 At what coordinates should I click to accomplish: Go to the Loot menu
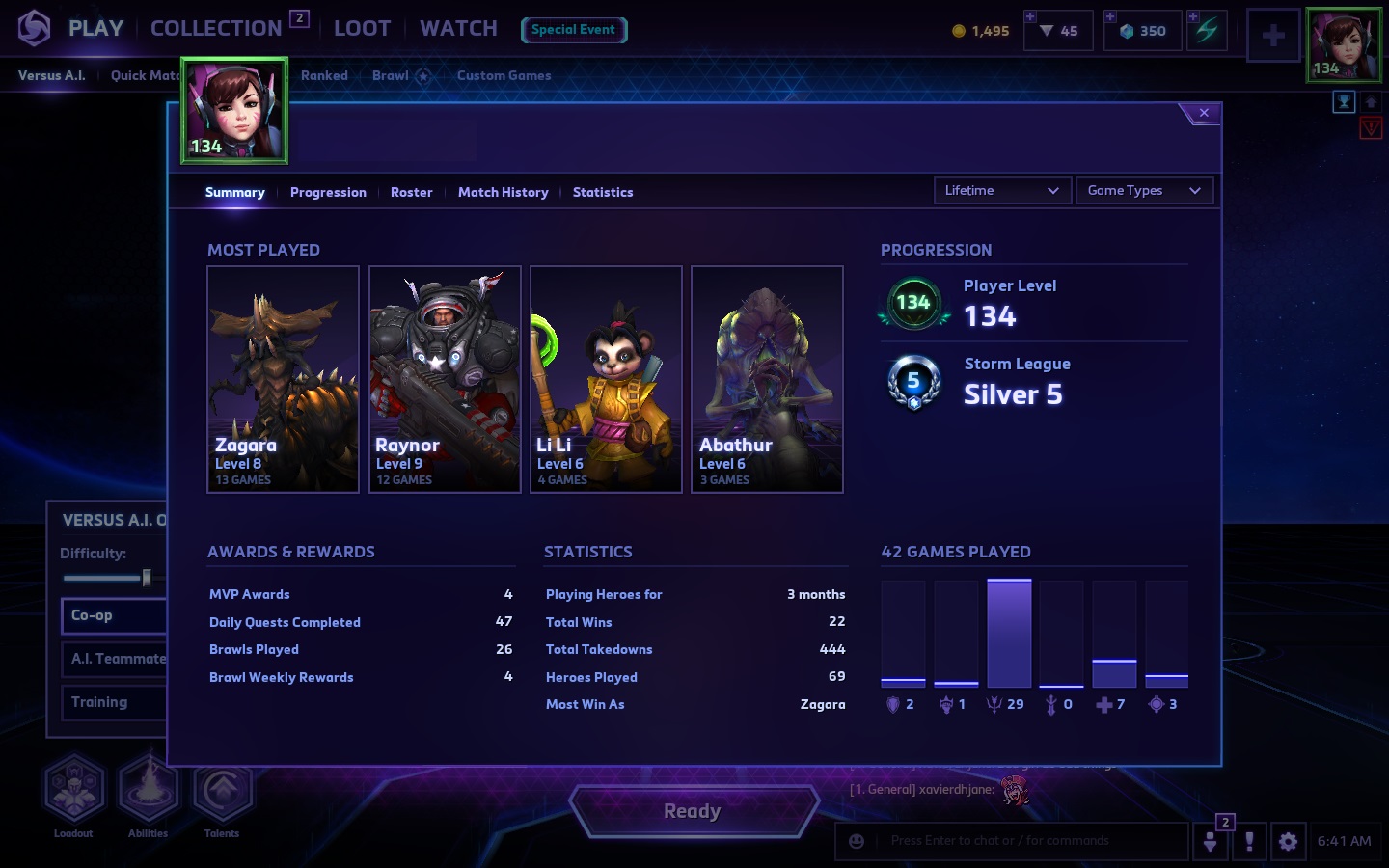[362, 29]
